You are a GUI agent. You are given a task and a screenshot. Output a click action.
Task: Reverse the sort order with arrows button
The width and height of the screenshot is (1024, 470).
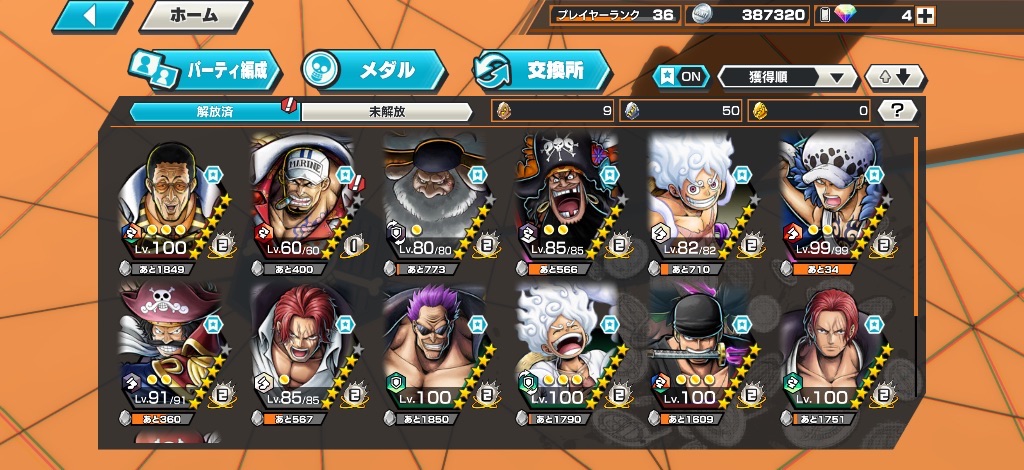(x=896, y=77)
